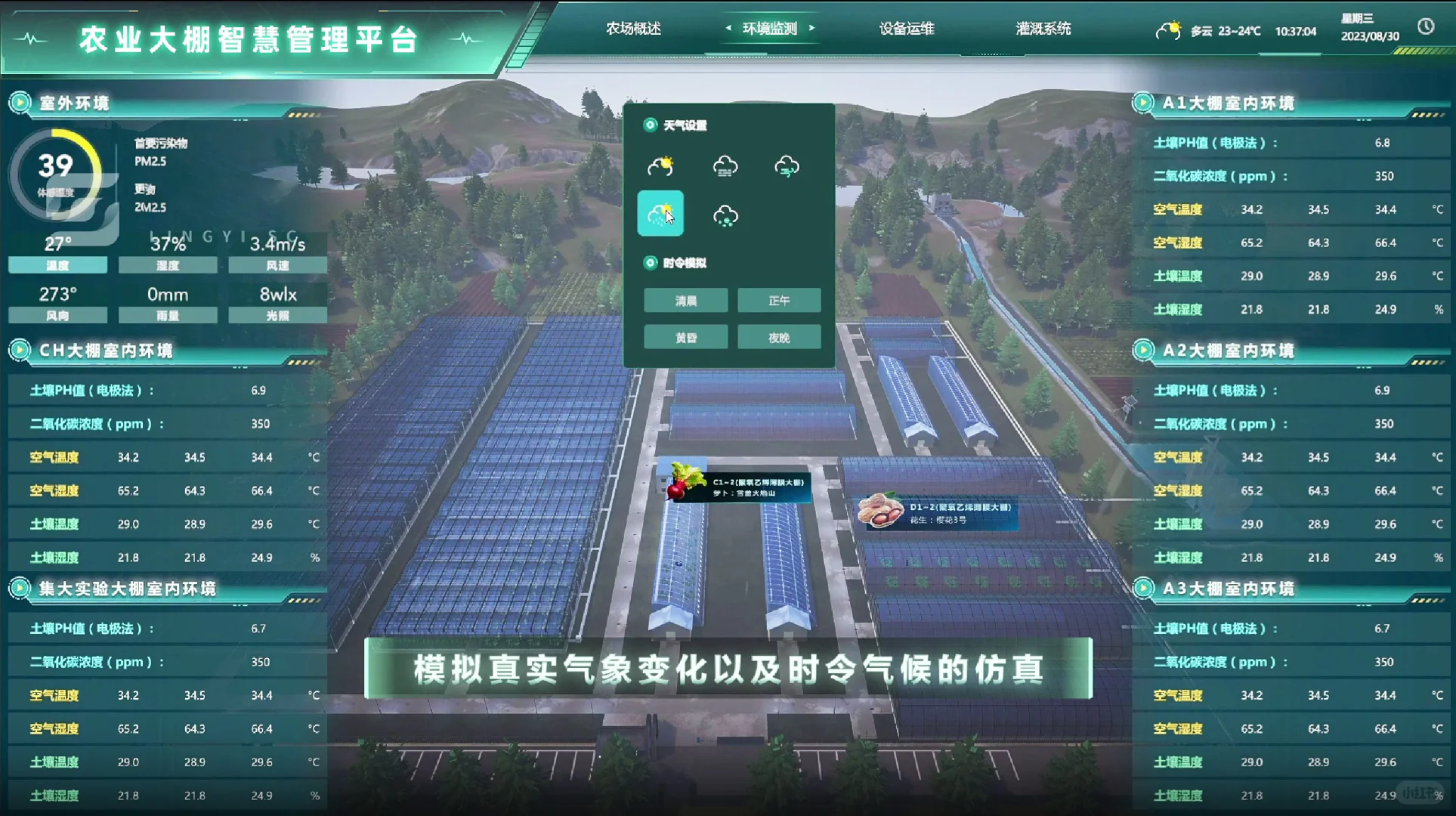
Task: Click the D1-2 peanut greenhouse label
Action: (x=940, y=512)
